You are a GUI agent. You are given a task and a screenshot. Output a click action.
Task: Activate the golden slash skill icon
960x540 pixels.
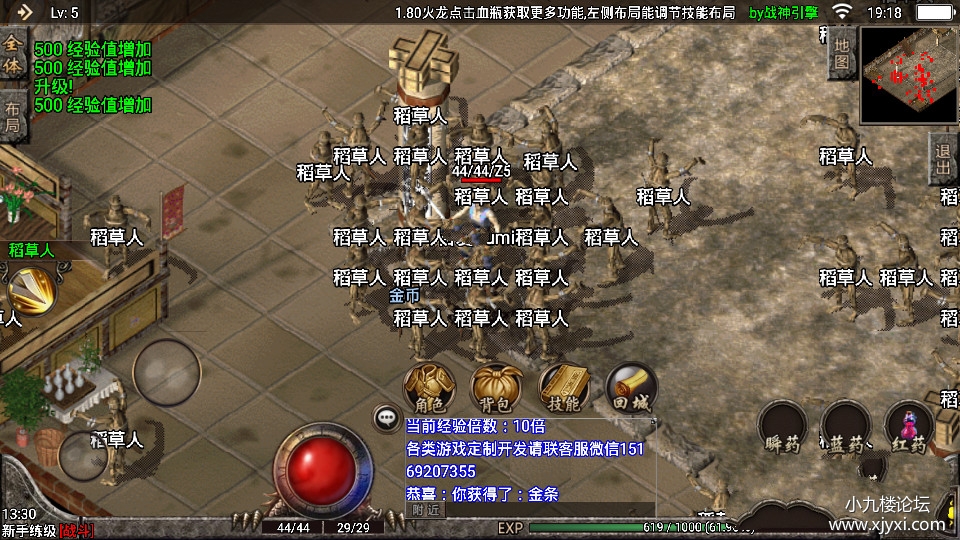click(32, 292)
